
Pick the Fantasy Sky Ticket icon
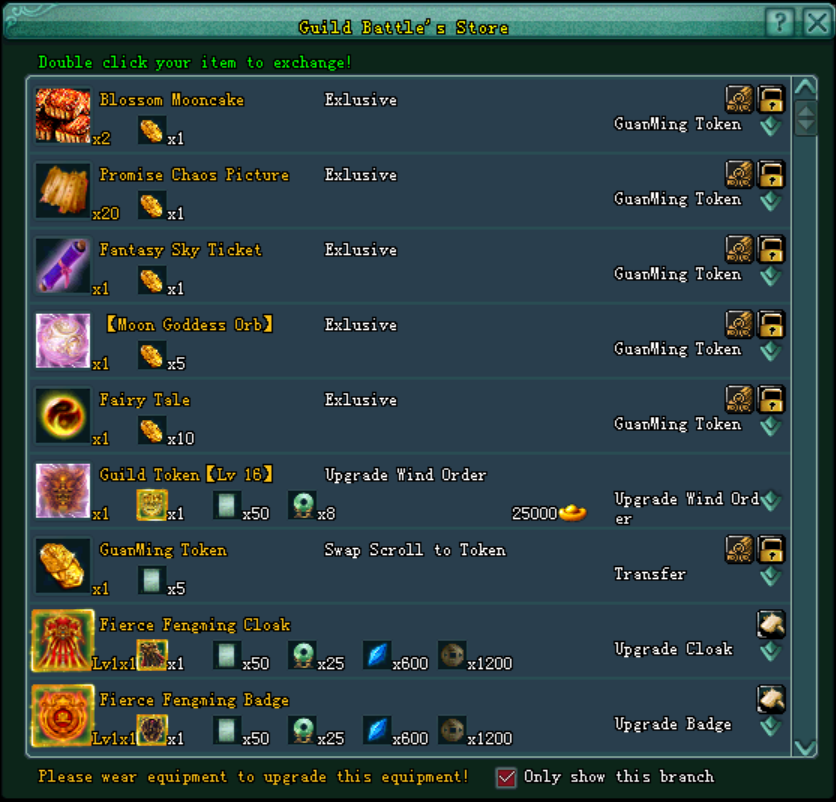[63, 265]
